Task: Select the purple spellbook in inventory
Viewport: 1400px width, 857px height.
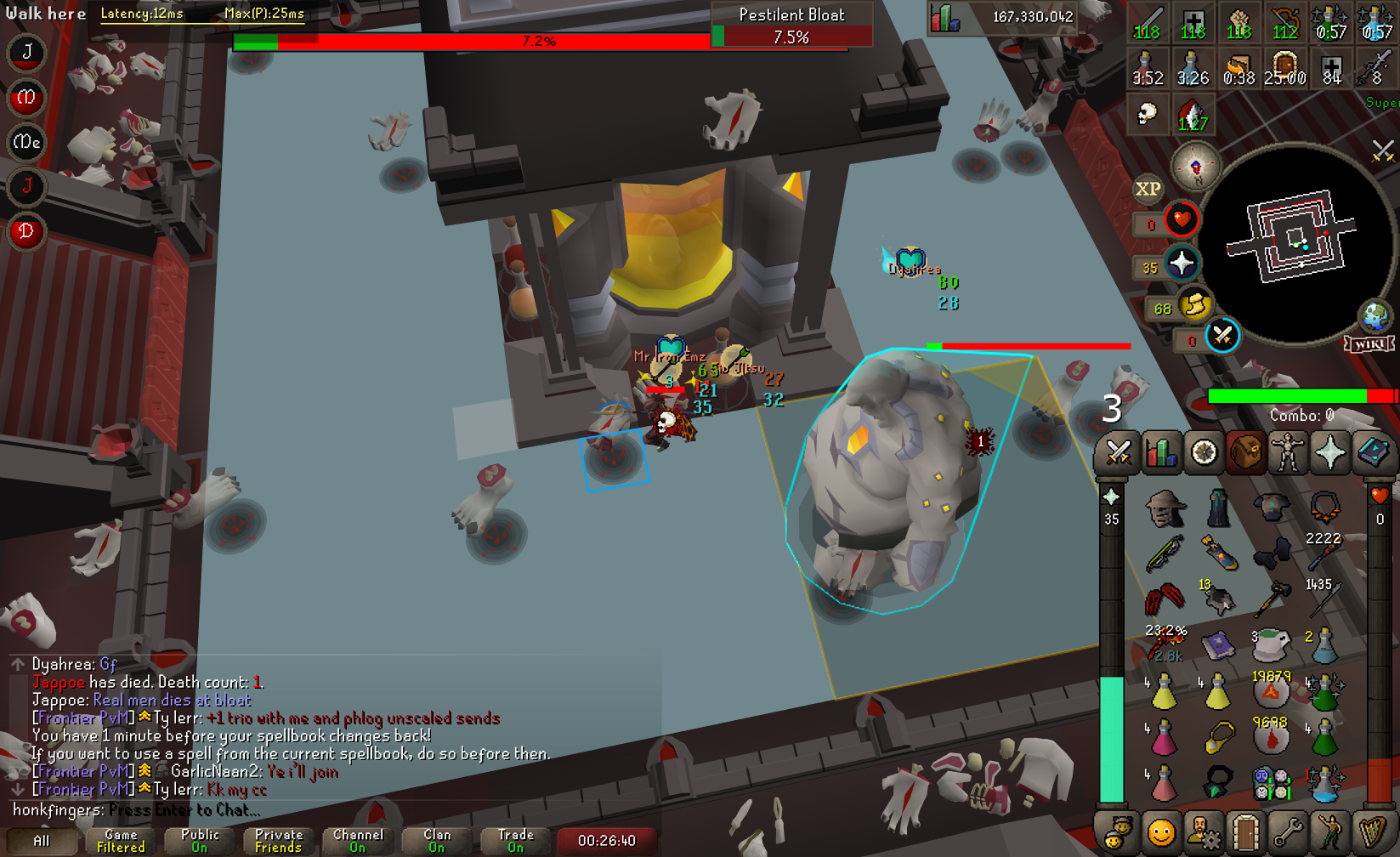Action: 1217,645
